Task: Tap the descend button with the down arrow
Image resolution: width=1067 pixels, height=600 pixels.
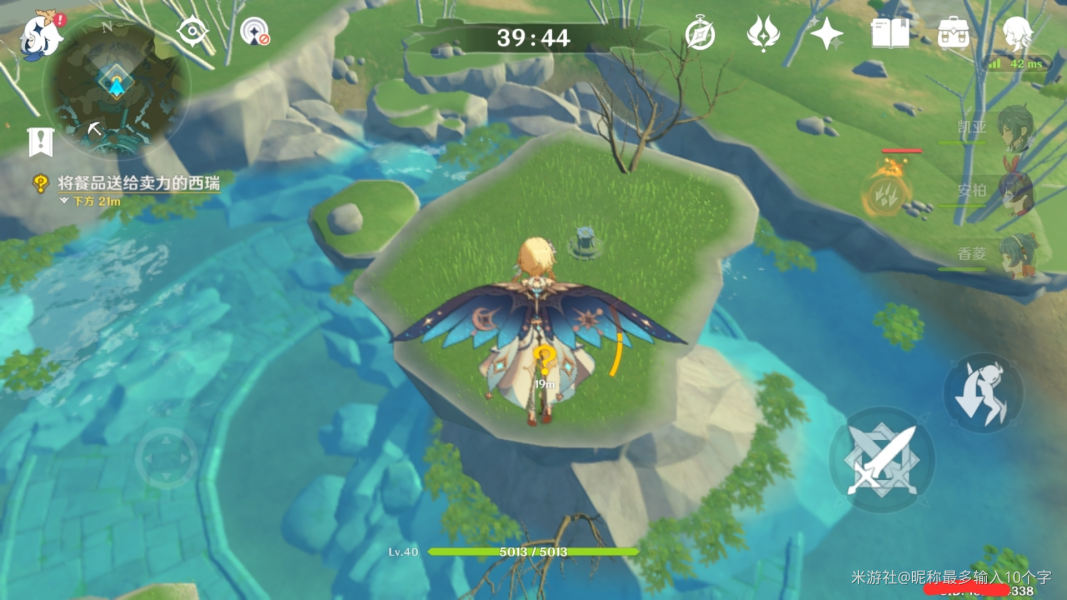Action: 982,392
